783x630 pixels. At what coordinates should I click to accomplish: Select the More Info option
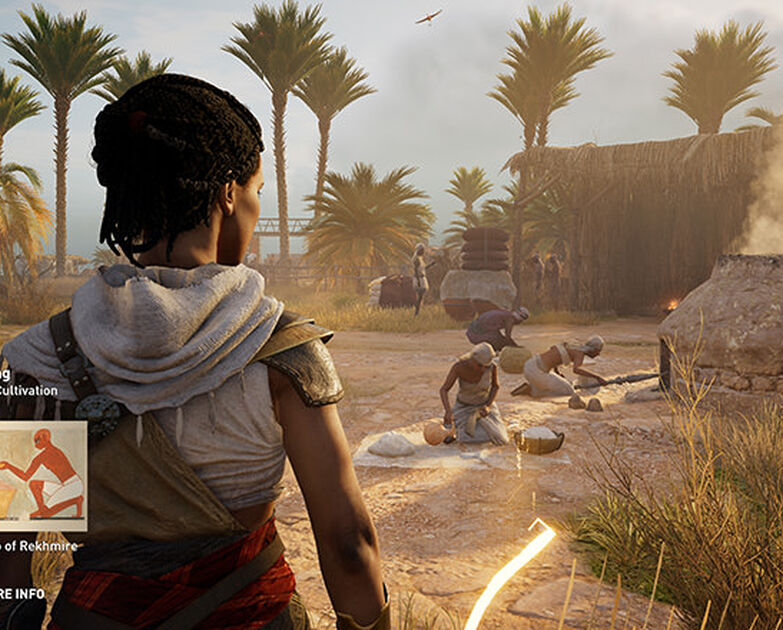pyautogui.click(x=22, y=593)
